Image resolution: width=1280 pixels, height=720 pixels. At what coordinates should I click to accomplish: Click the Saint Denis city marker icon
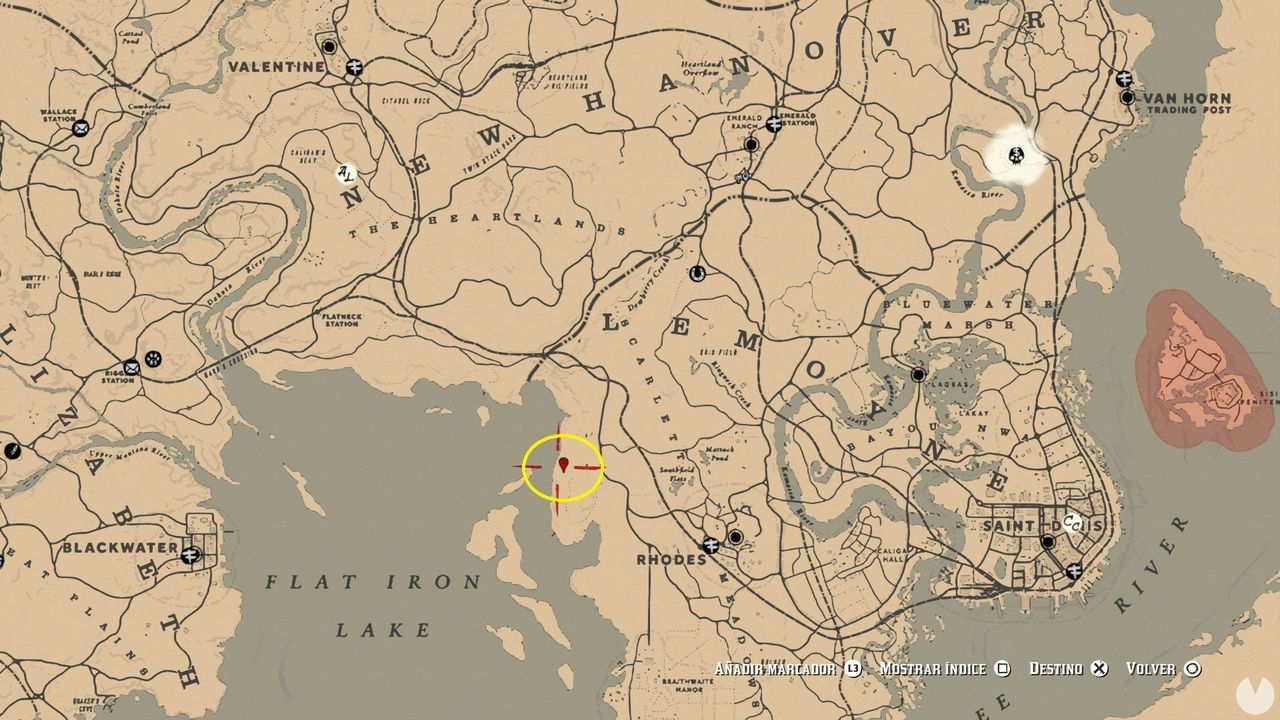coord(1046,542)
